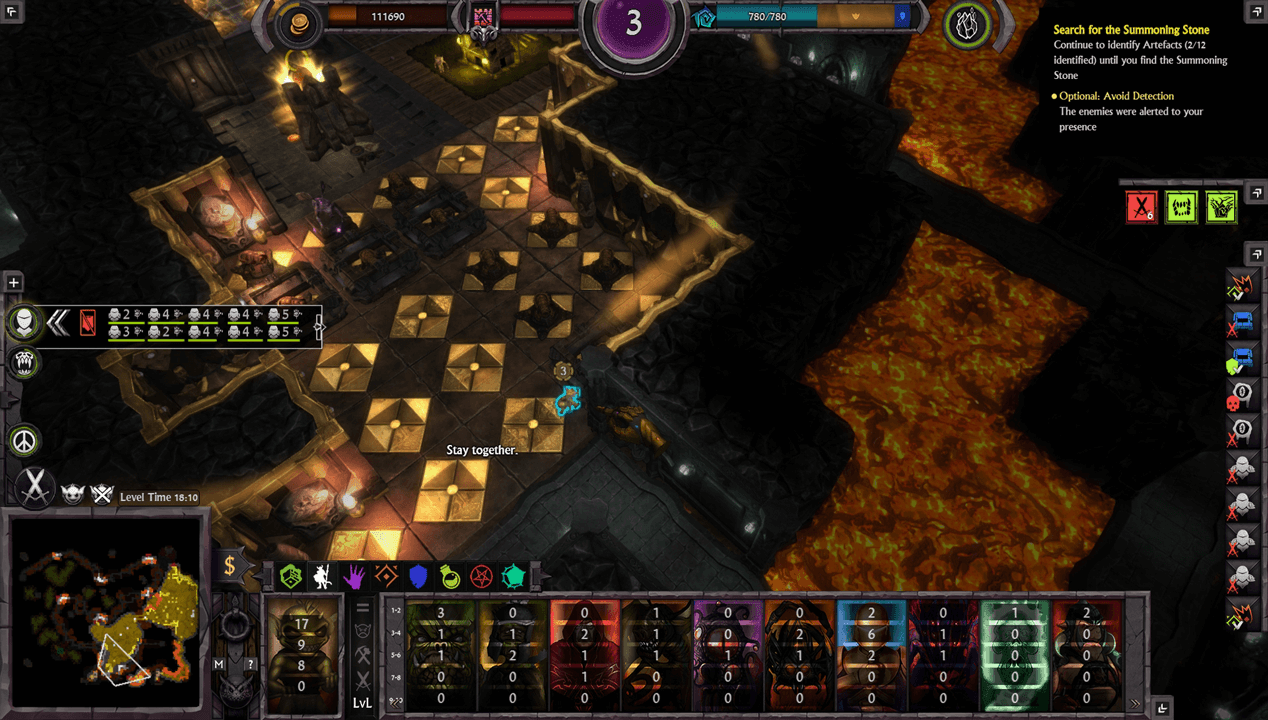Select the knight helmet portrait icon
Screen dimensions: 1268x720
pos(25,322)
